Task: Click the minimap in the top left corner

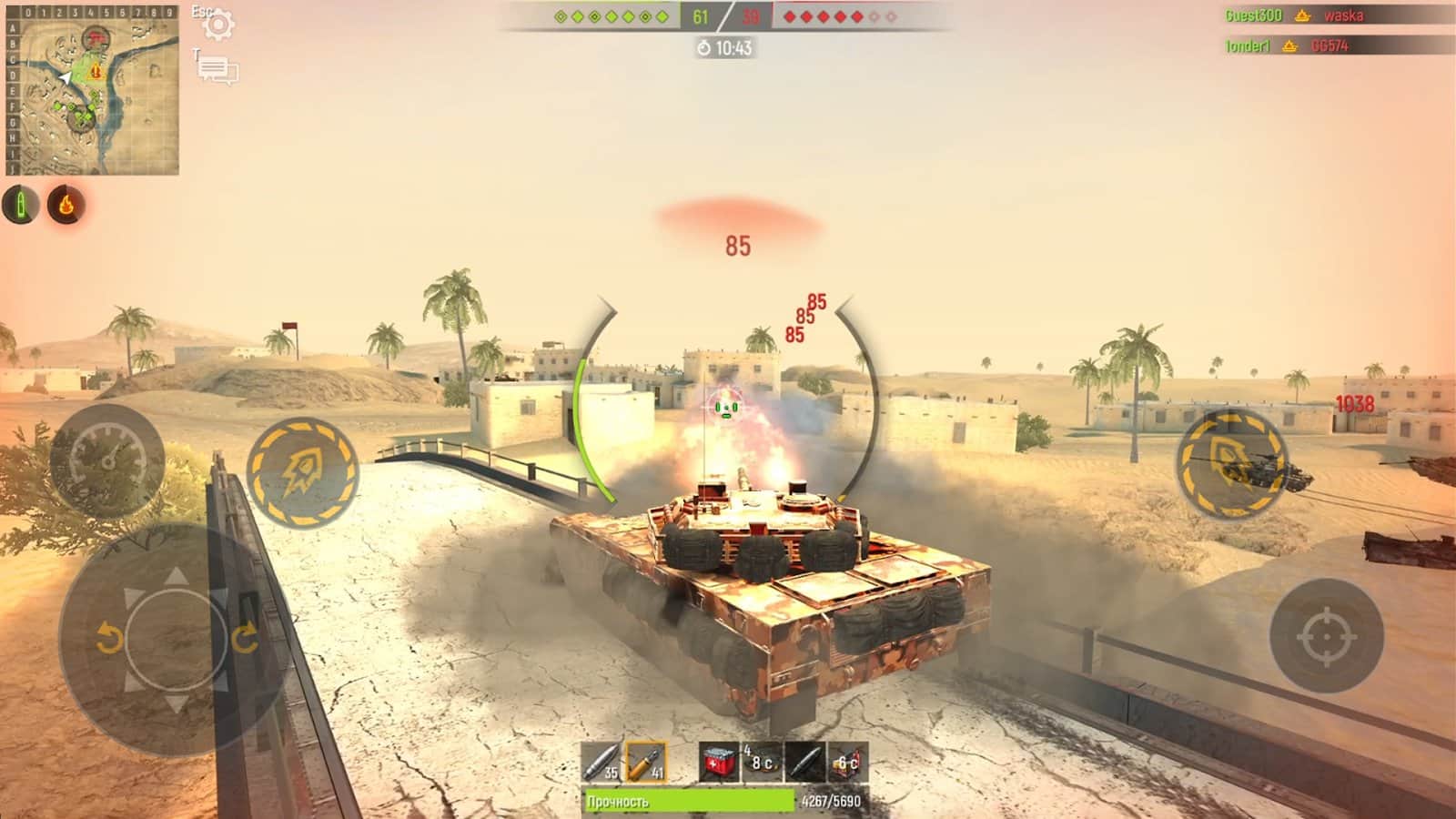Action: click(x=96, y=91)
